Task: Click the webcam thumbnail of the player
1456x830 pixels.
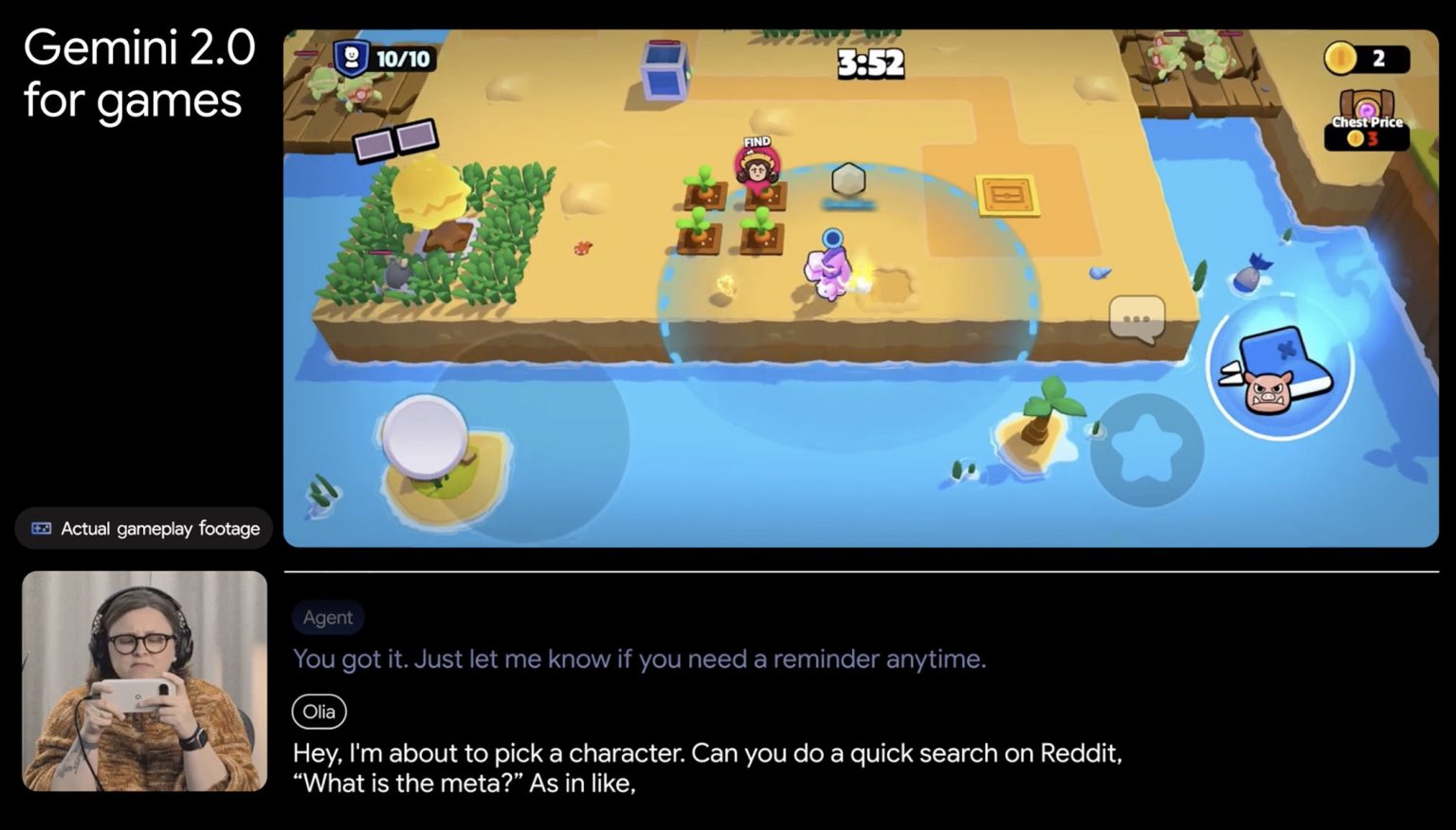Action: 143,680
